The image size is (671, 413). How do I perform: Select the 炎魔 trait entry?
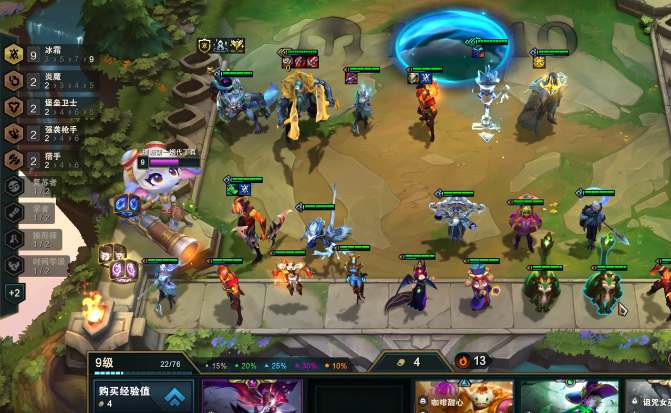[40, 81]
